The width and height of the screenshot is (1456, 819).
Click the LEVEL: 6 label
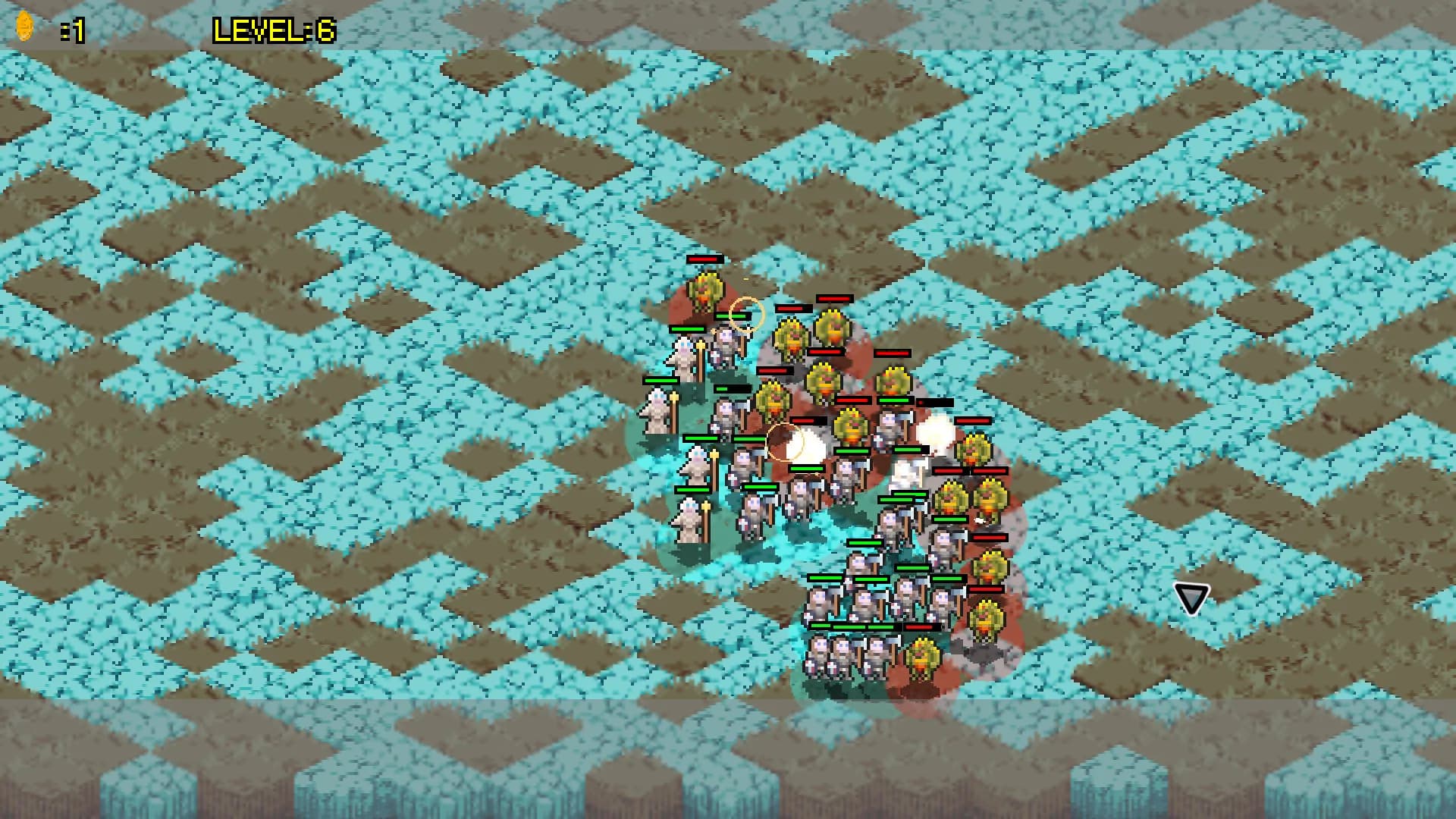coord(275,28)
